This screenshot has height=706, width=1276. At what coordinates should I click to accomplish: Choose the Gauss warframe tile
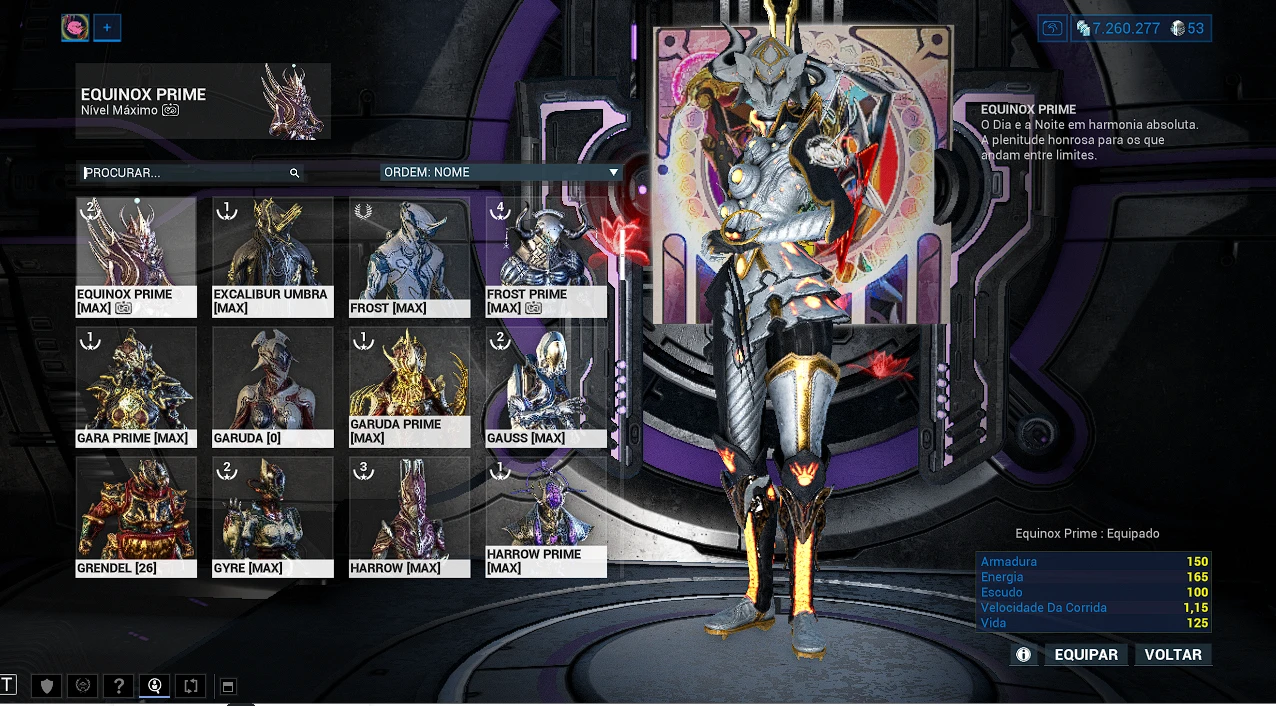546,387
